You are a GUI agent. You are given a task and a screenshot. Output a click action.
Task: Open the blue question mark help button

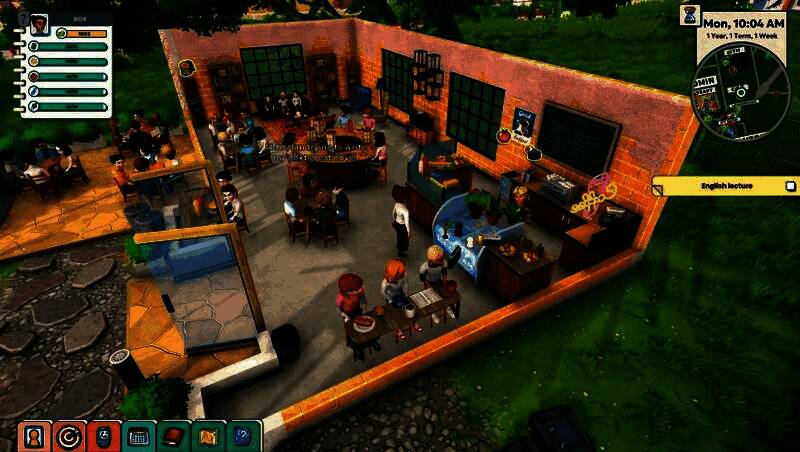click(x=244, y=436)
